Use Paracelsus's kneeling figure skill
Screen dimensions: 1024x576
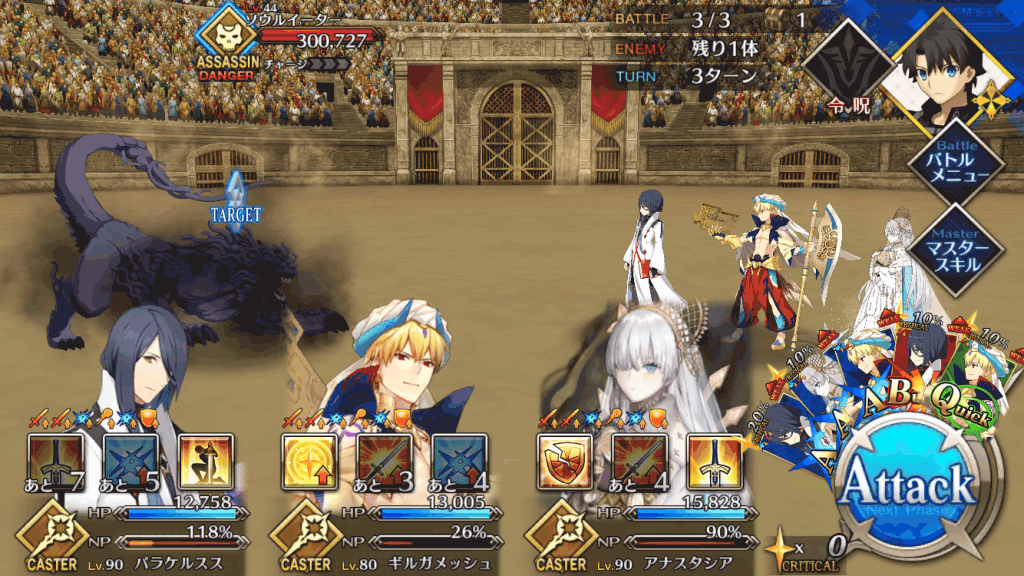point(207,460)
